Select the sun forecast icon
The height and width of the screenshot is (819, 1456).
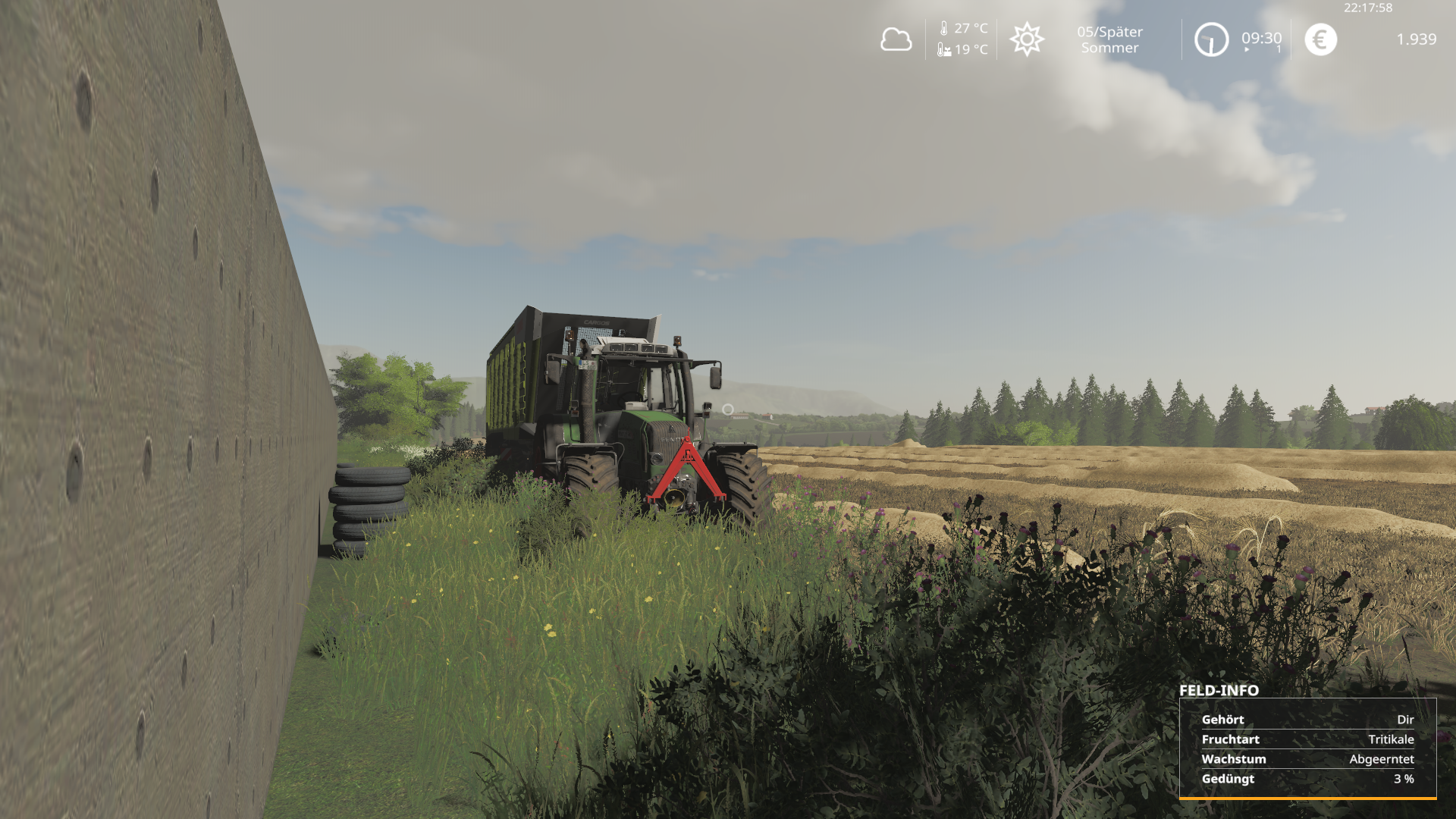pyautogui.click(x=1027, y=39)
